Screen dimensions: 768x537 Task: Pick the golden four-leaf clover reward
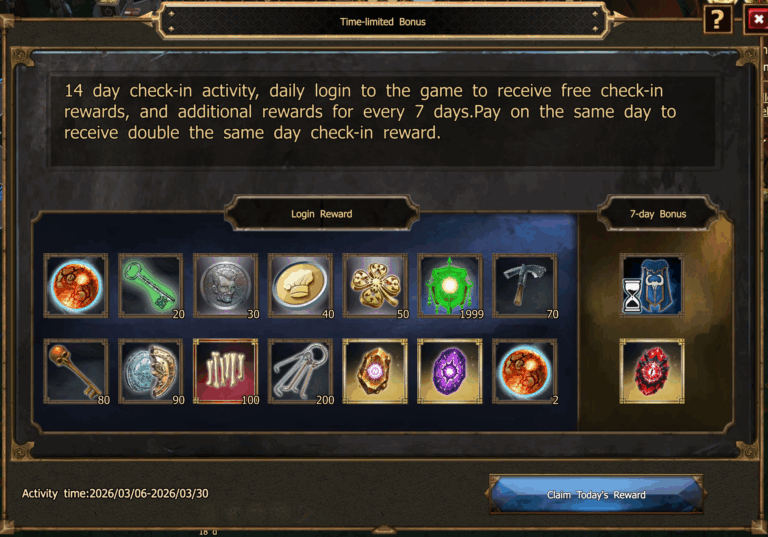tap(375, 285)
